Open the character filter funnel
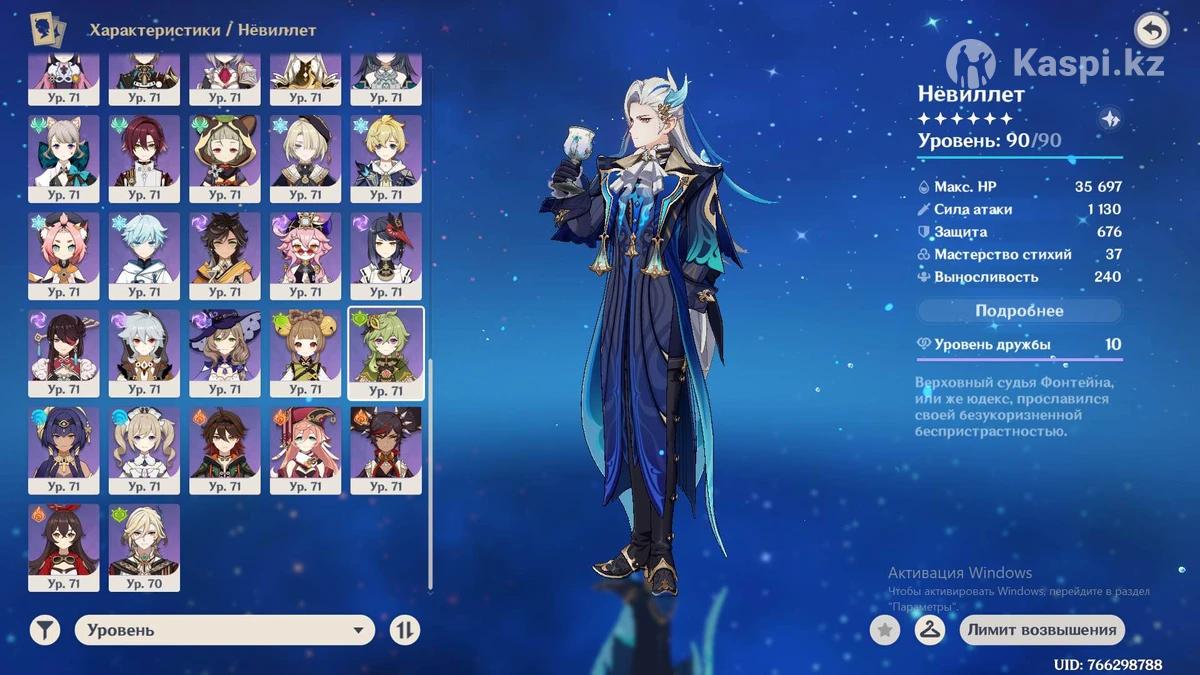 (45, 630)
